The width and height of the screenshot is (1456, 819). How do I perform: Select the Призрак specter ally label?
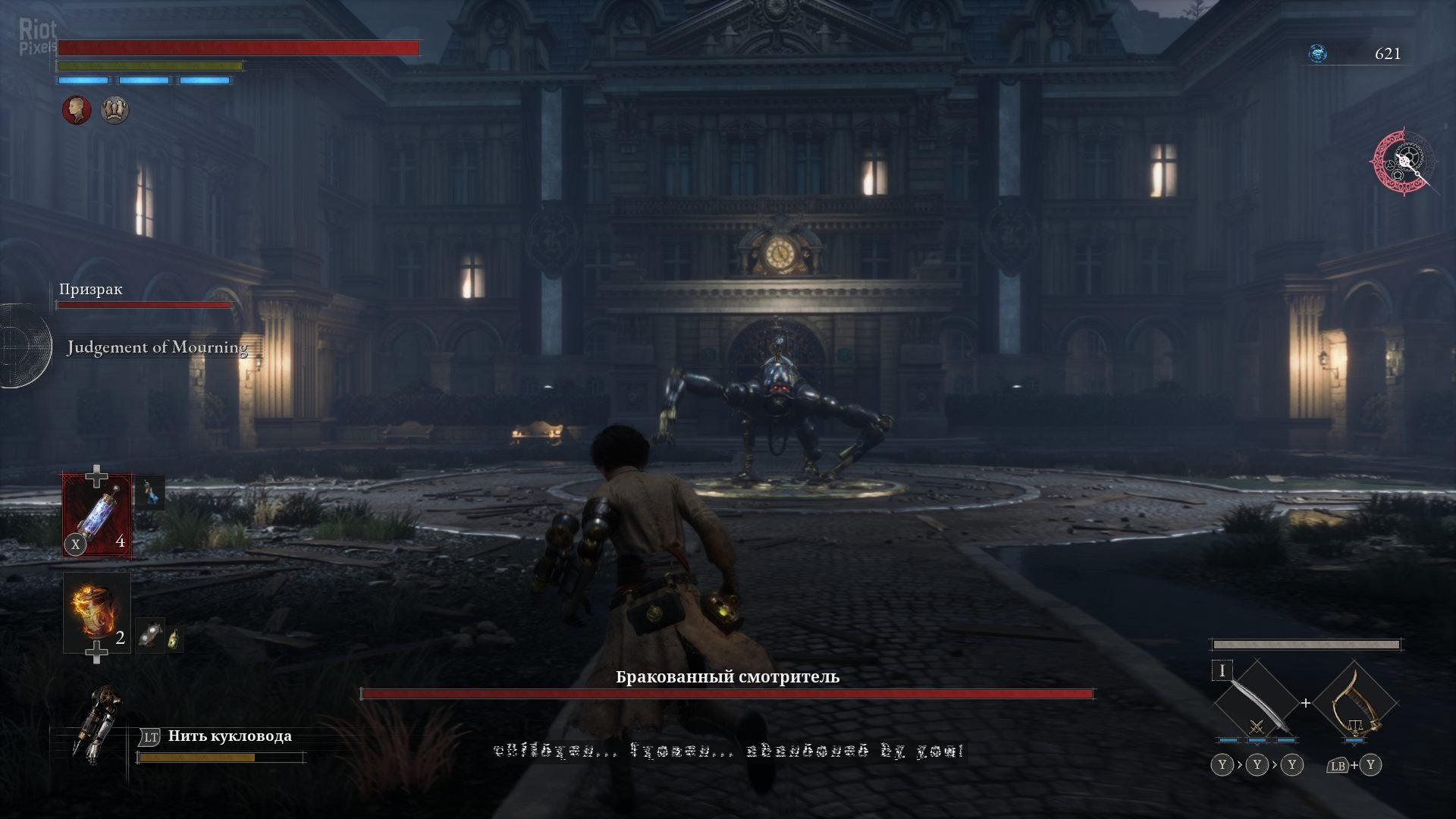(91, 289)
